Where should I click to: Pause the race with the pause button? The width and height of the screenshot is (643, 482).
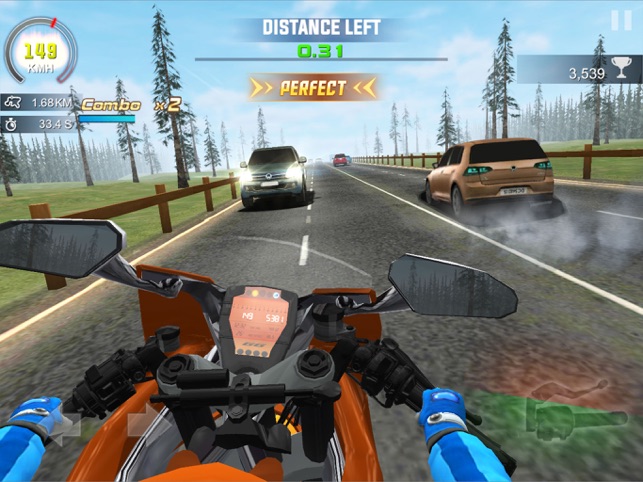click(x=620, y=19)
